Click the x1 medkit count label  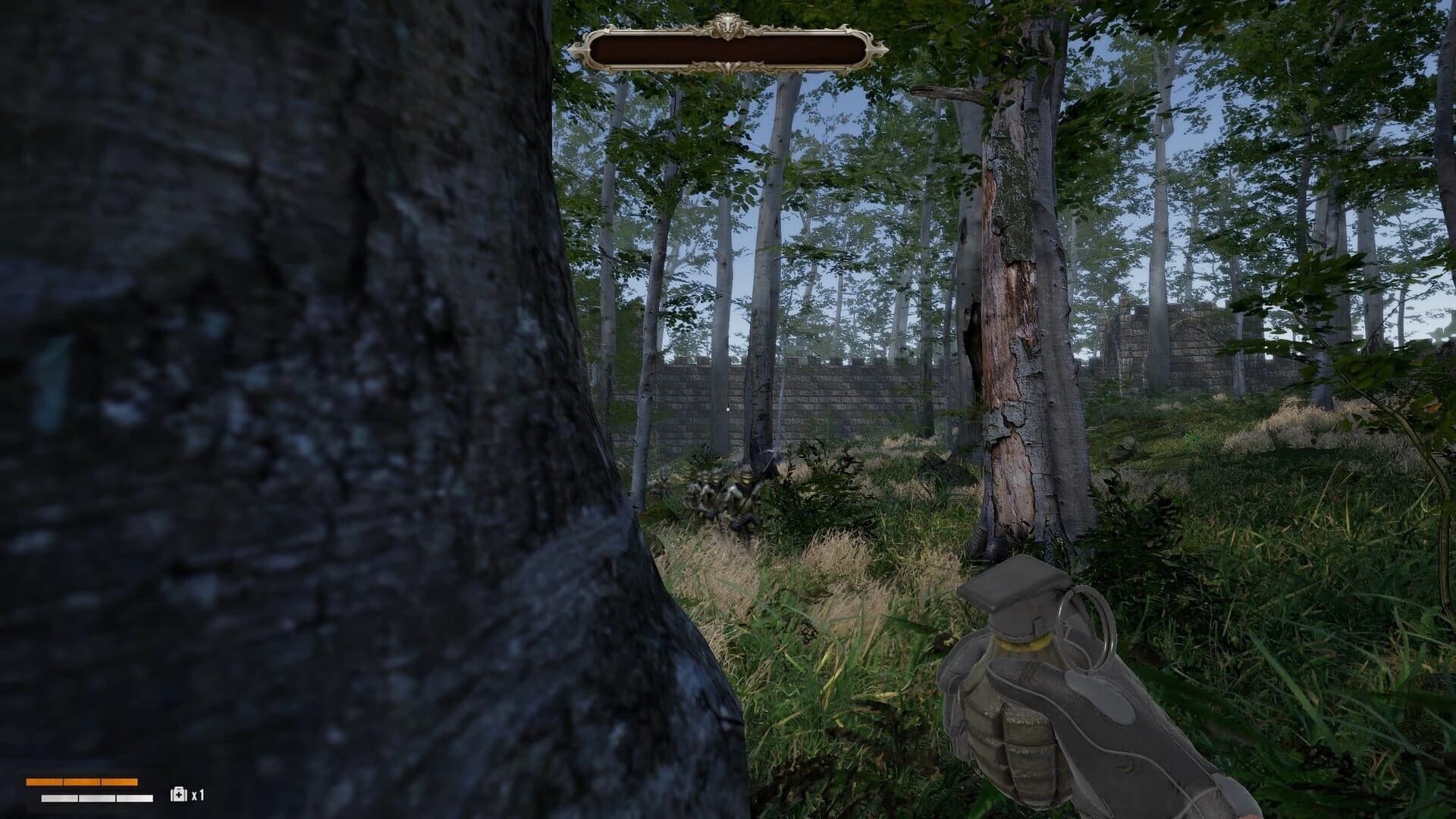(199, 795)
